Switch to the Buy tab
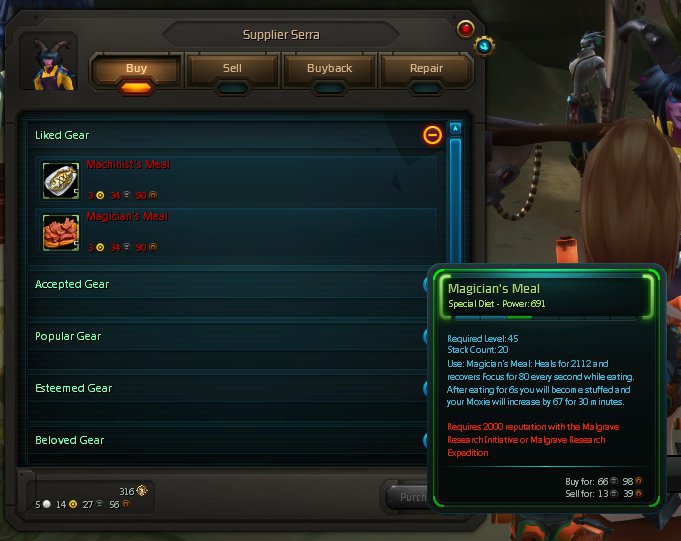The image size is (681, 541). coord(137,69)
